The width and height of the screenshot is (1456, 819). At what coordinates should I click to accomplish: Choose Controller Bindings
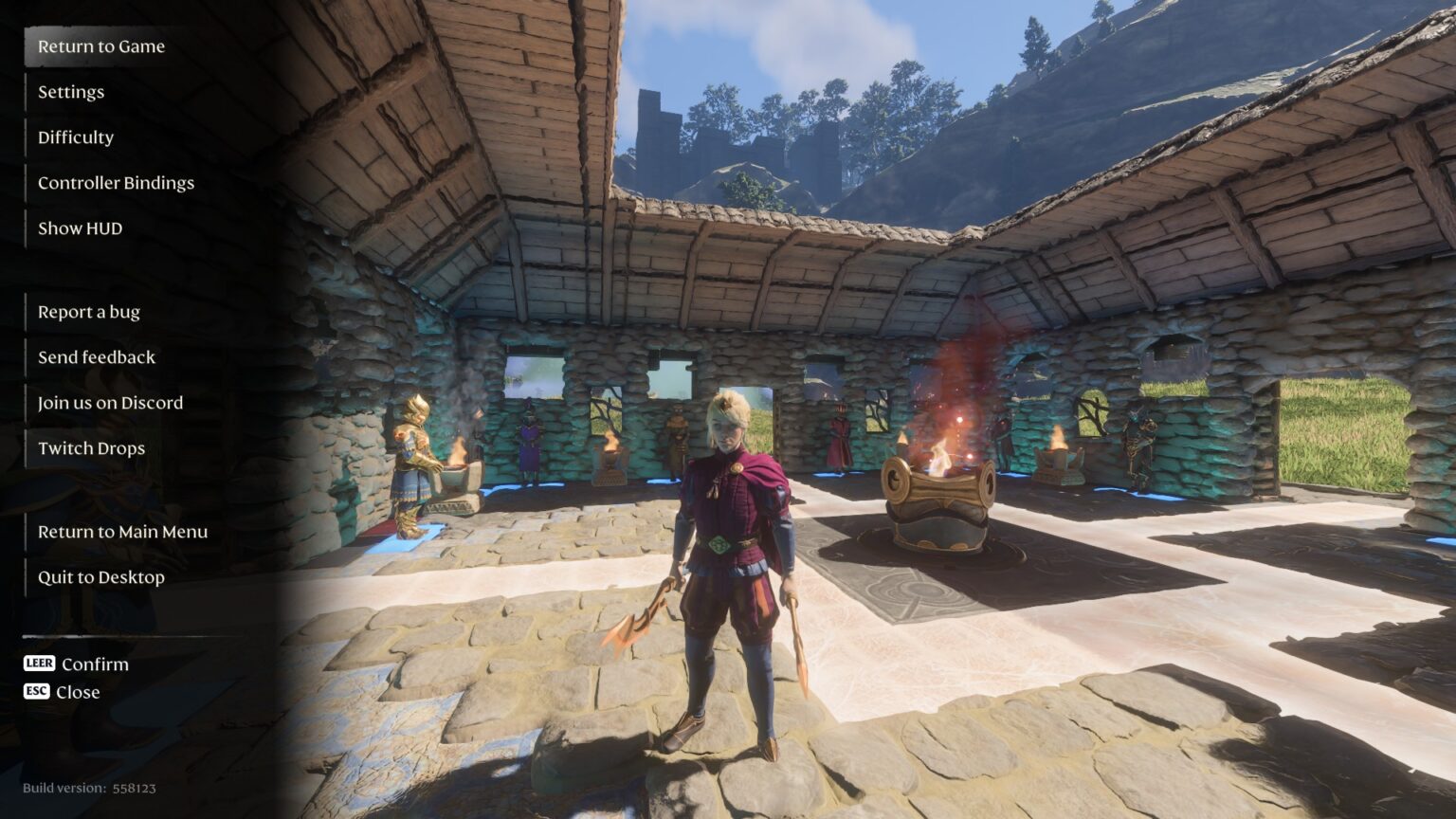tap(116, 183)
